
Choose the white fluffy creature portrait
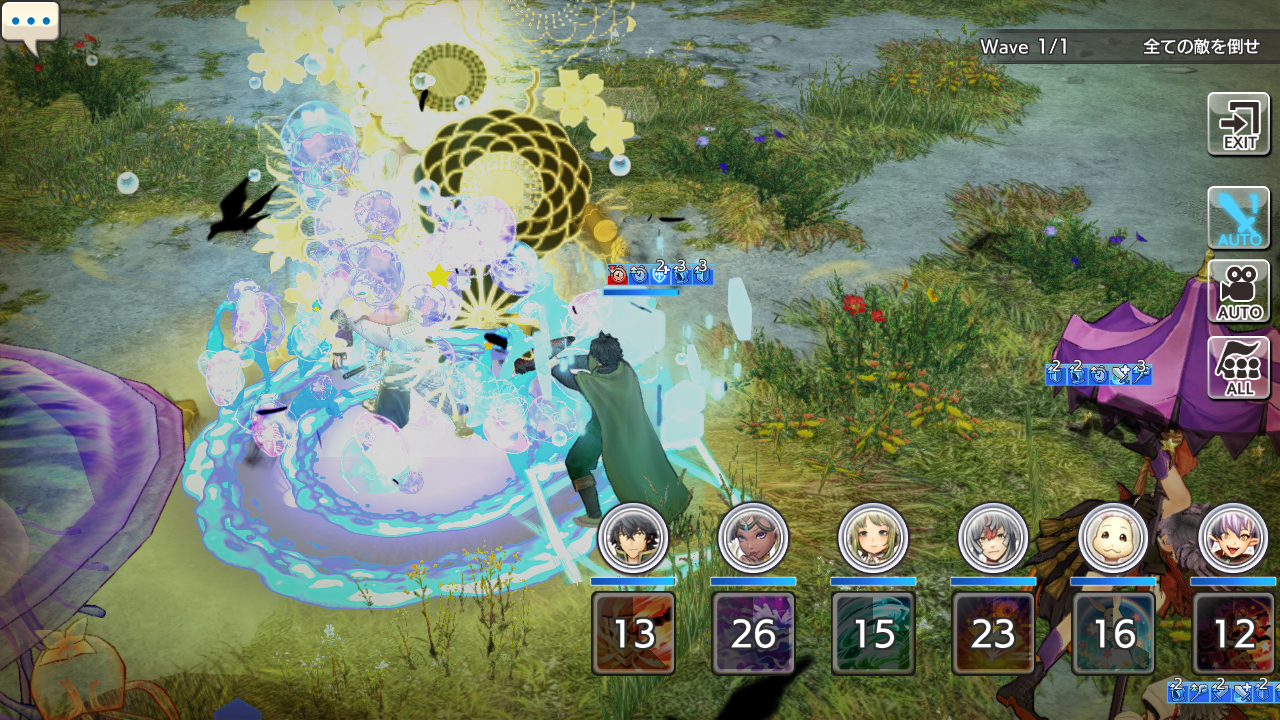(x=1113, y=537)
